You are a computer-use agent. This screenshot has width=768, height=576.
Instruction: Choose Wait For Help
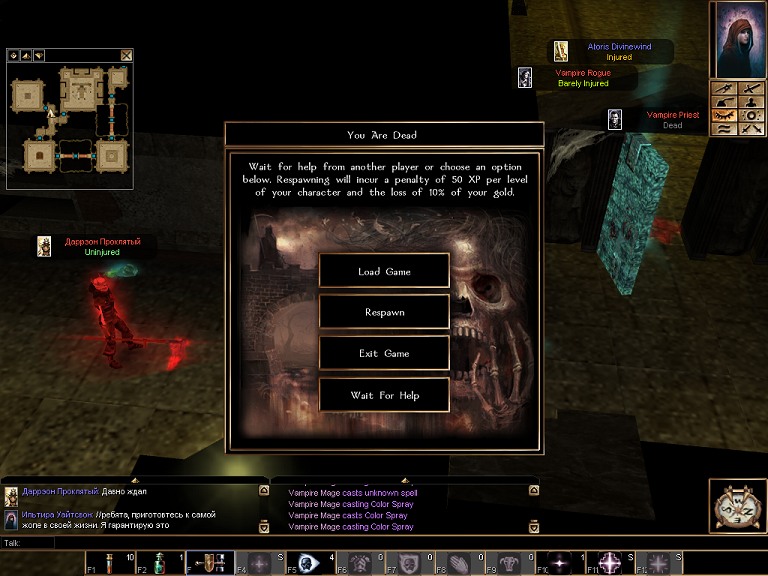pos(384,395)
